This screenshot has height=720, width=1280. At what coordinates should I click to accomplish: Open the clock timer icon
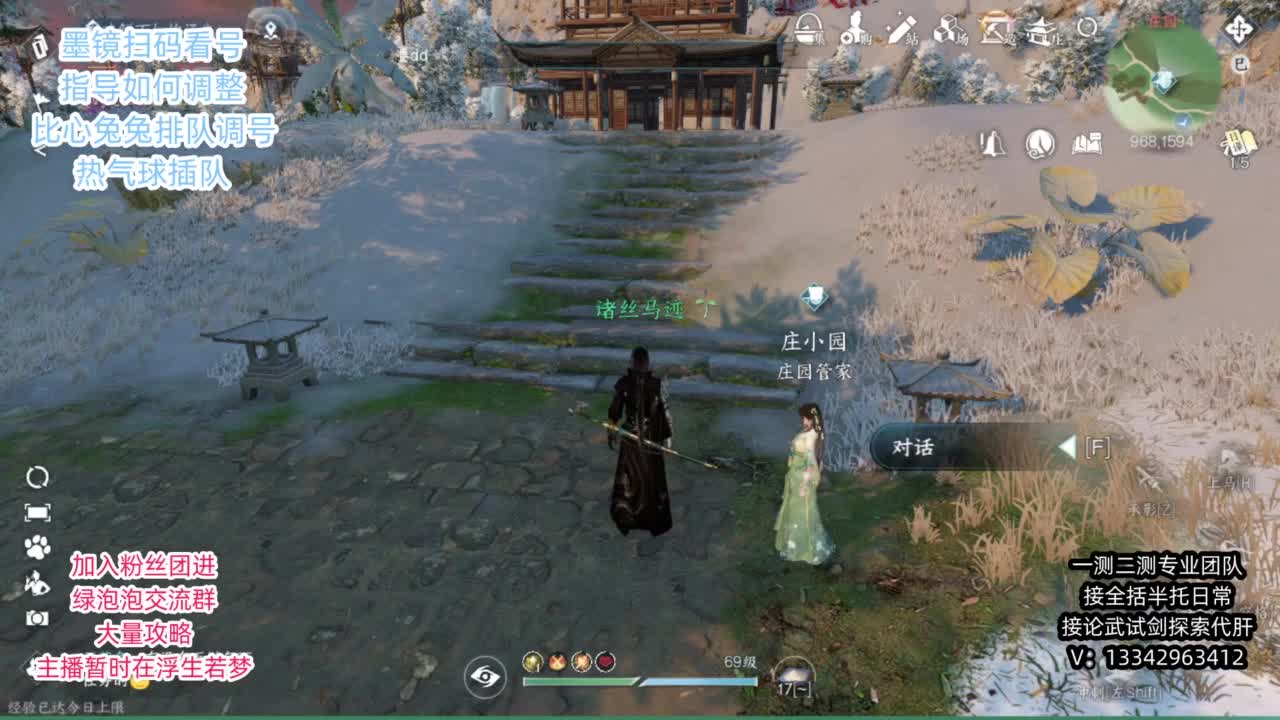point(1038,143)
